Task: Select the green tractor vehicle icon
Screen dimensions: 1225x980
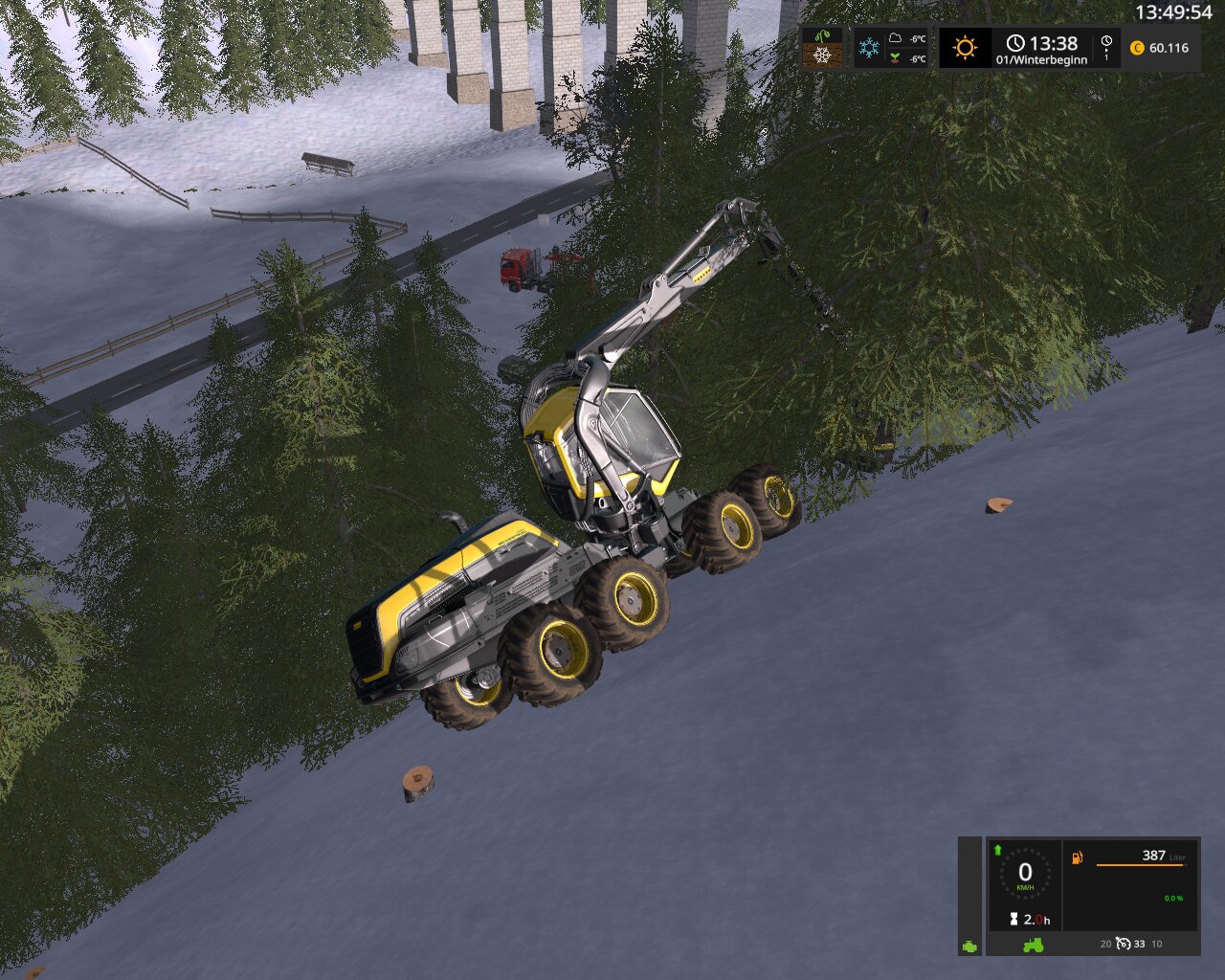Action: pos(1034,945)
